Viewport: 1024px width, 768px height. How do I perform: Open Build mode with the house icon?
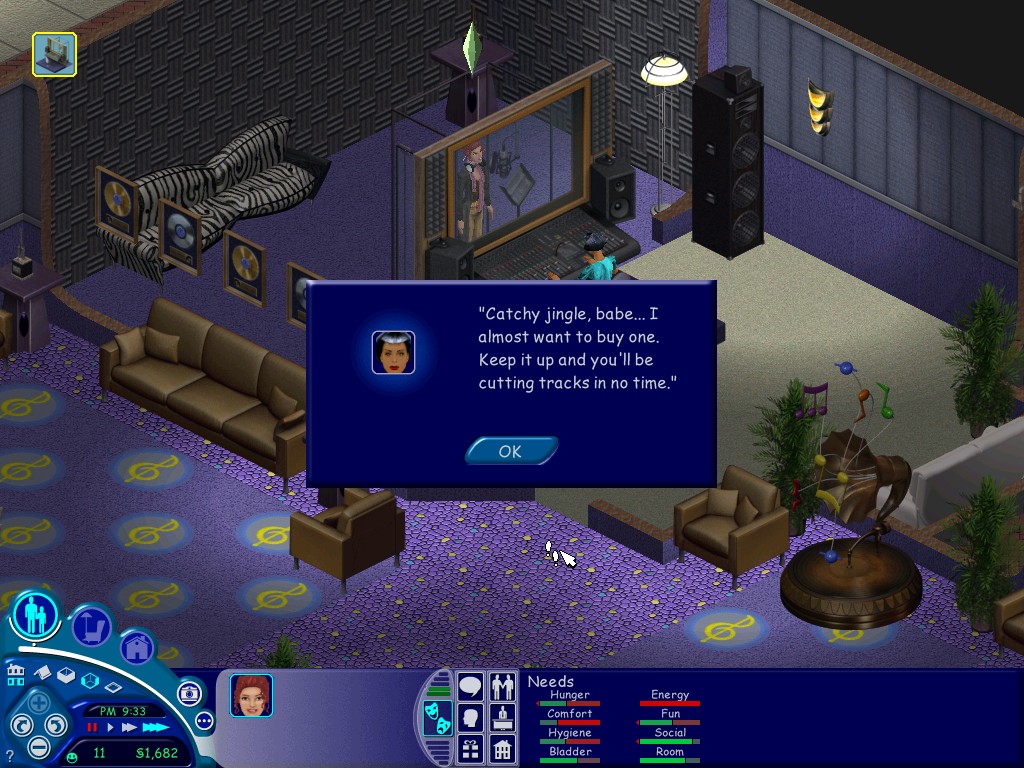coord(137,647)
